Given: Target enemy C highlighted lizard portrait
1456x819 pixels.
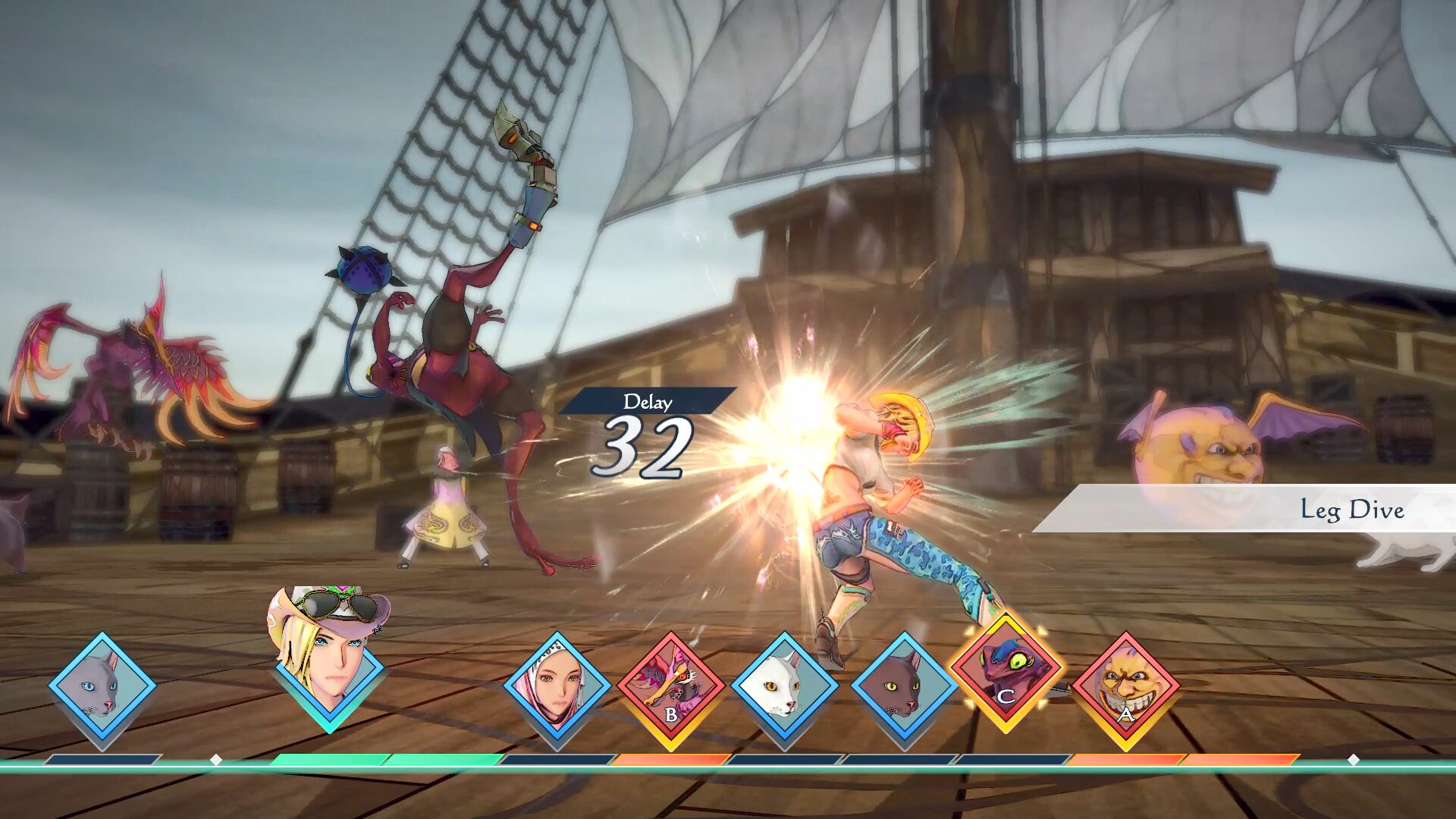Looking at the screenshot, I should [1006, 673].
